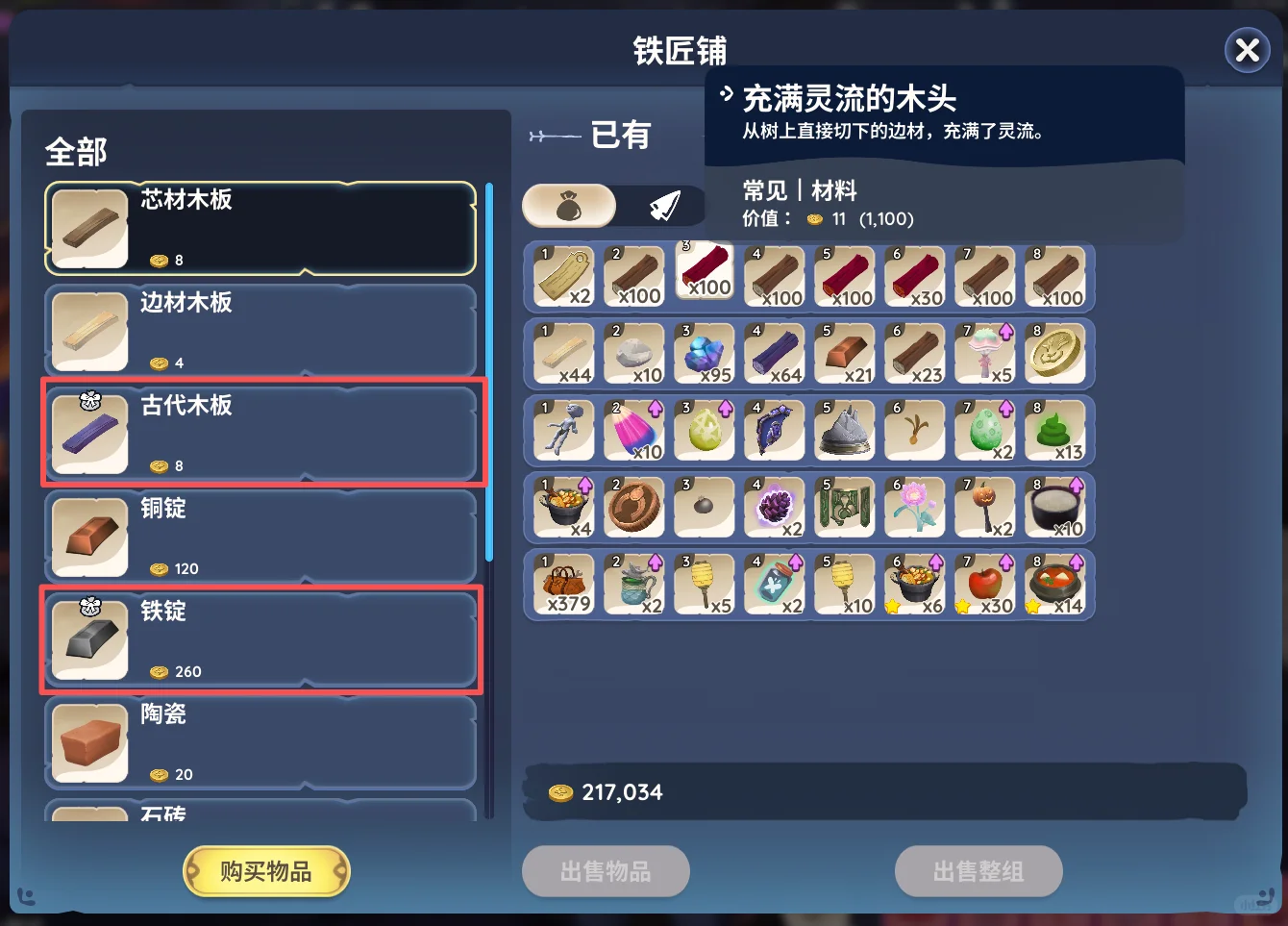Select the green spotted egg x2
1288x926 pixels.
click(x=985, y=430)
